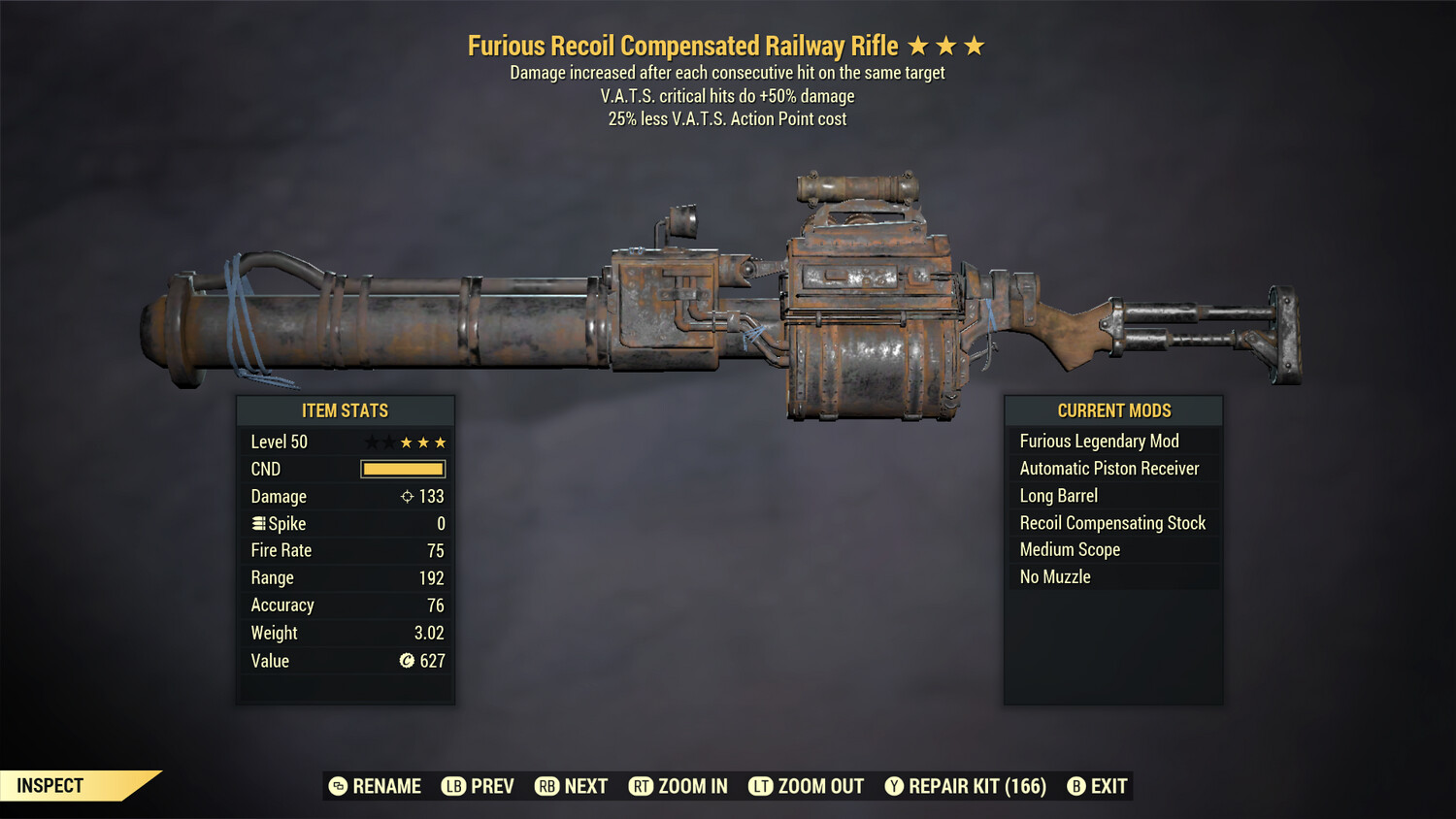Click the yellow CND condition bar
1456x819 pixels.
[403, 469]
